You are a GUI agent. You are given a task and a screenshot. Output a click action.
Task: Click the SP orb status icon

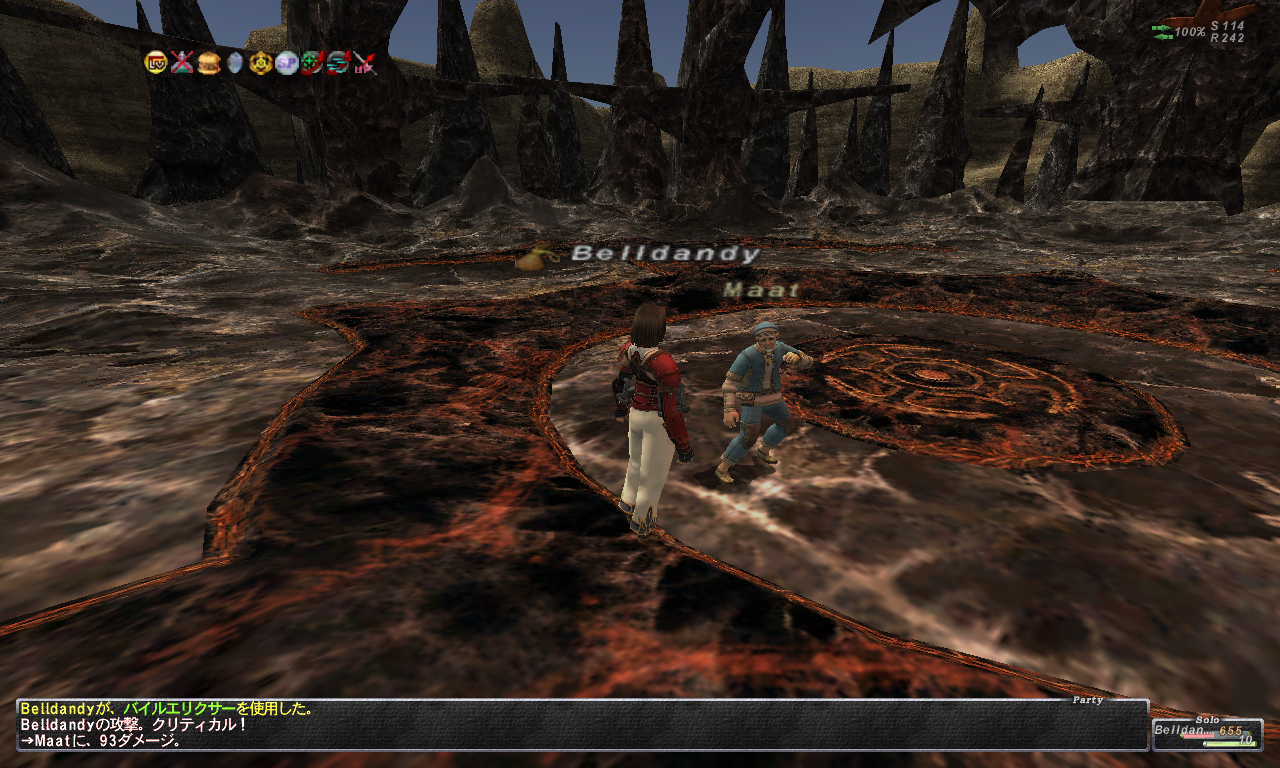tap(287, 63)
